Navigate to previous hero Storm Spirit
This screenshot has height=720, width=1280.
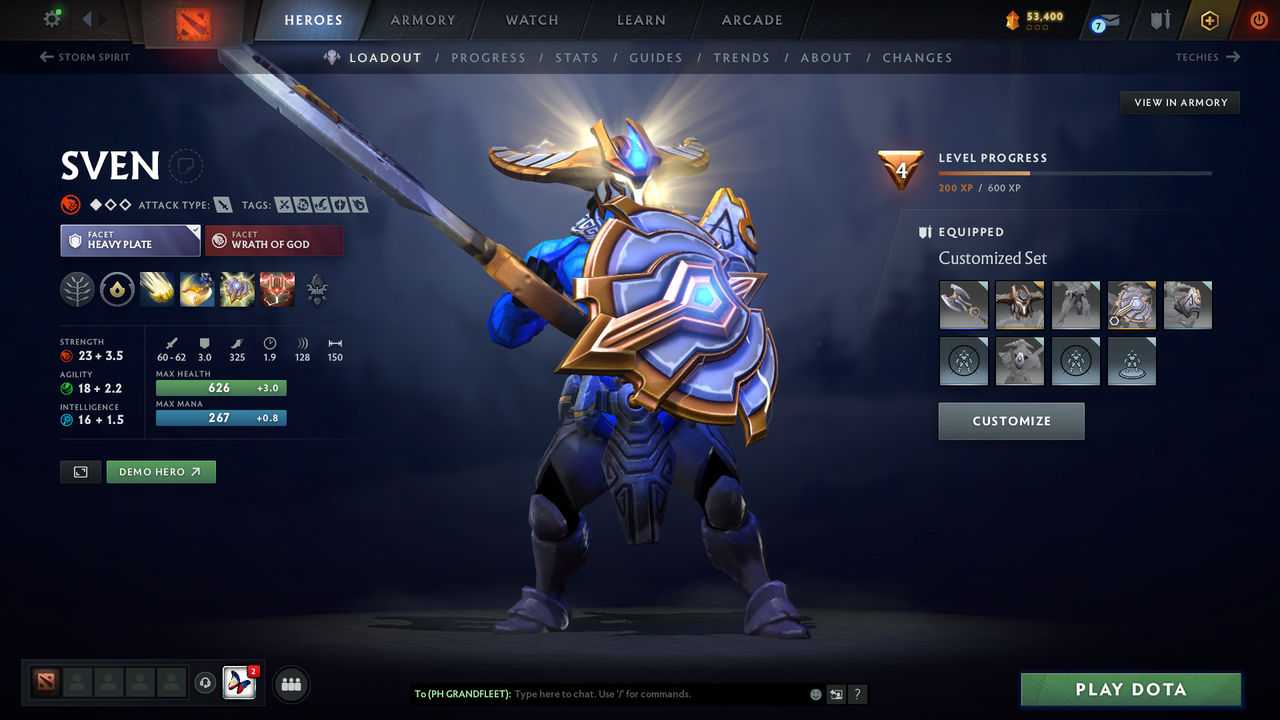(x=84, y=57)
